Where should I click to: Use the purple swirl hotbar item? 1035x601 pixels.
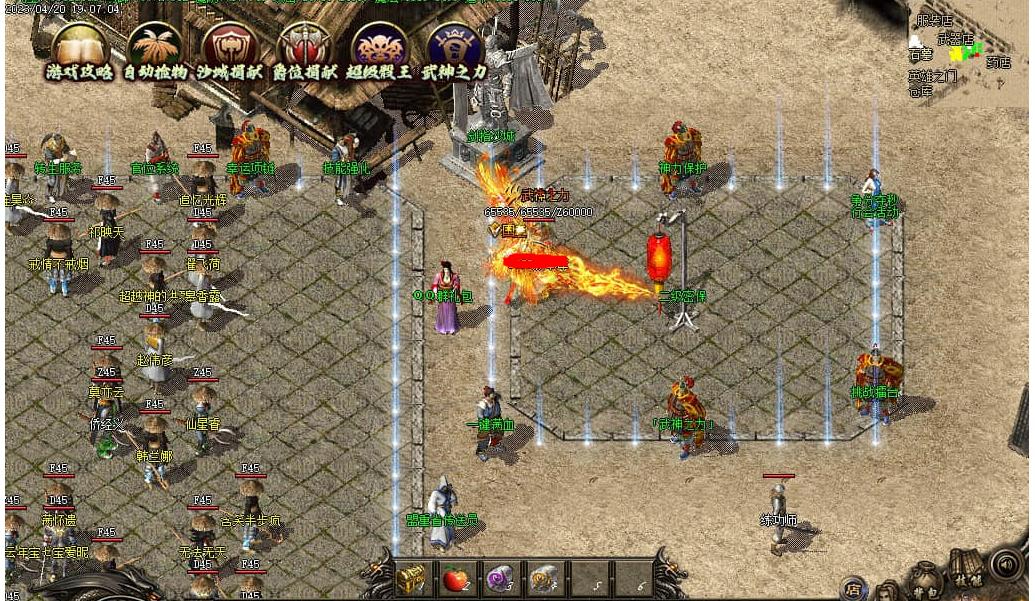coord(500,577)
